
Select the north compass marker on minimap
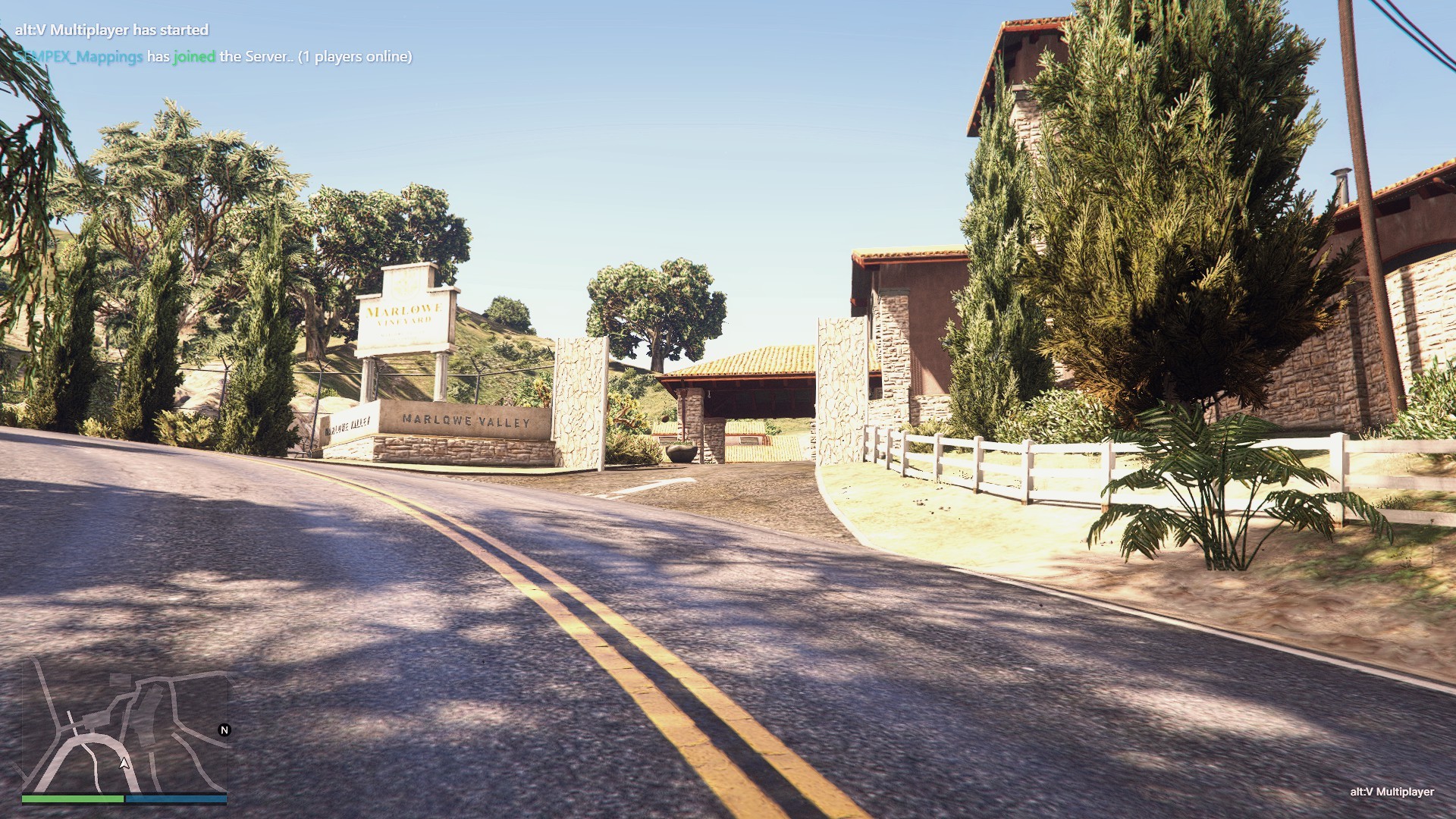[224, 730]
